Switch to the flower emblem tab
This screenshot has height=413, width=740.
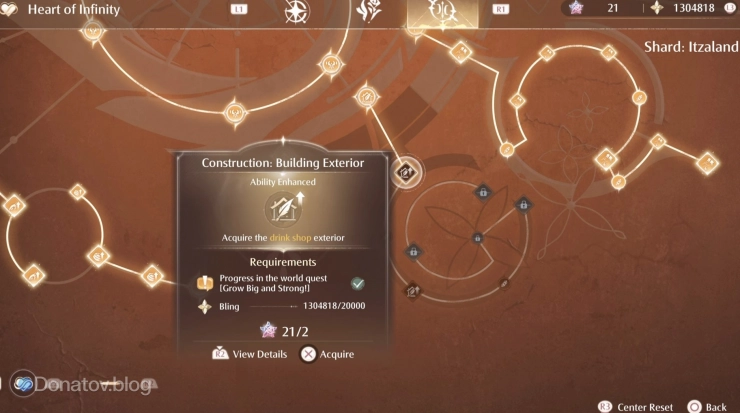click(x=367, y=11)
